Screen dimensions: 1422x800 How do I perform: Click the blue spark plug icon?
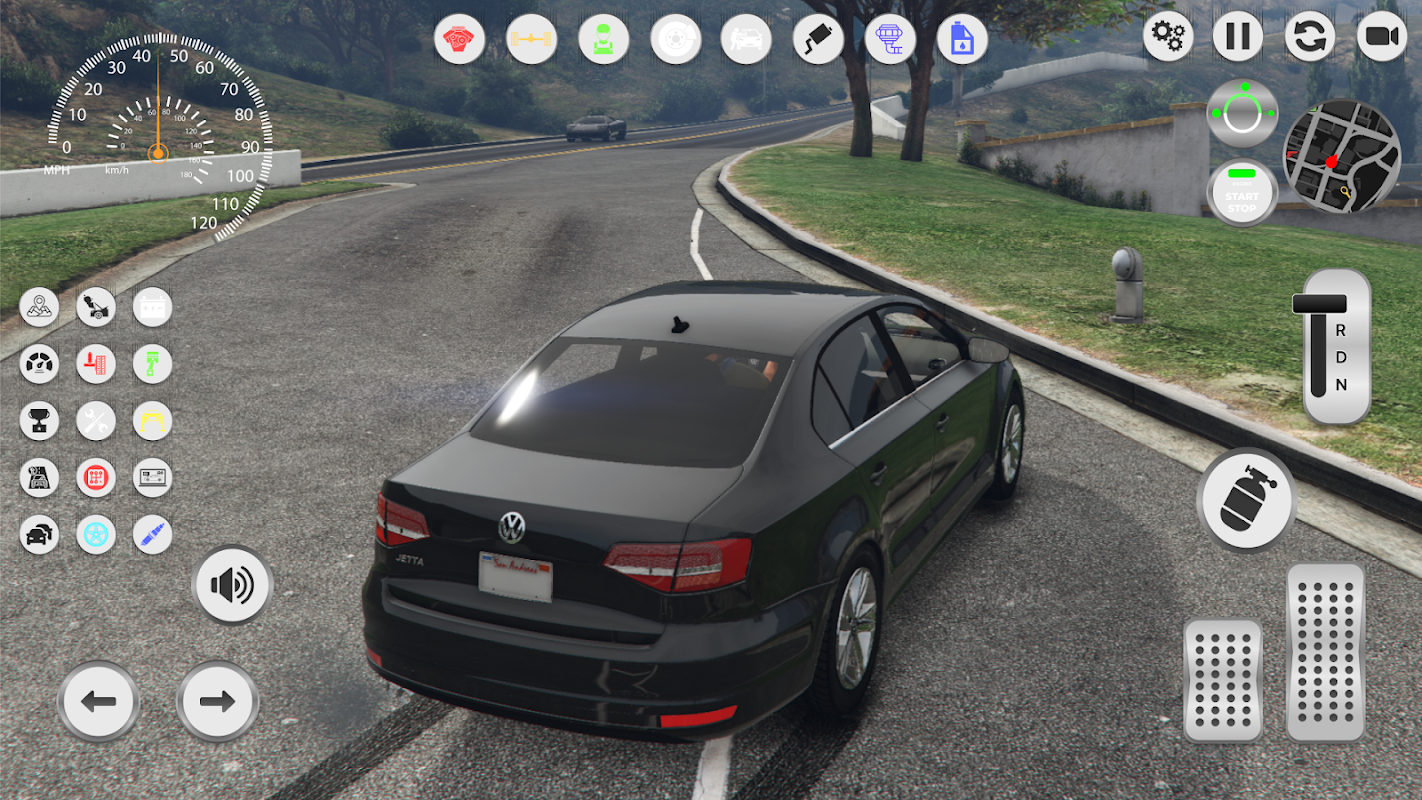[x=153, y=535]
